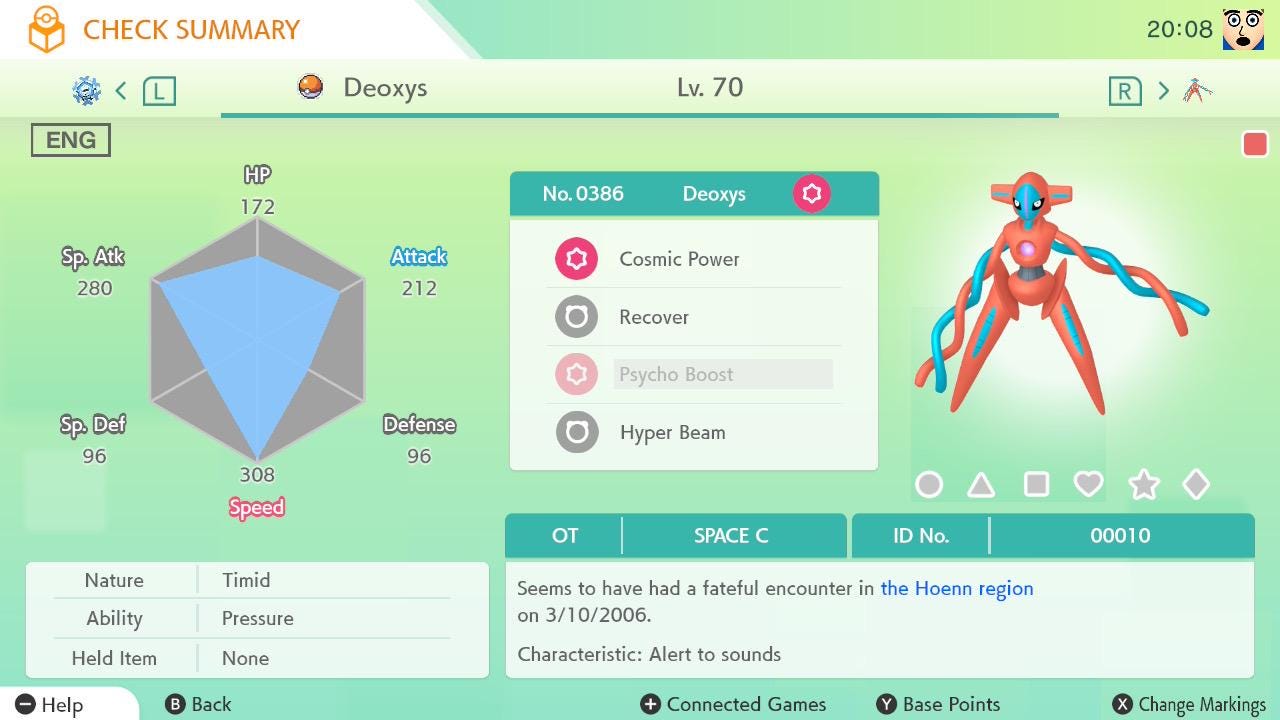
Task: Show Base Points view
Action: click(x=938, y=705)
